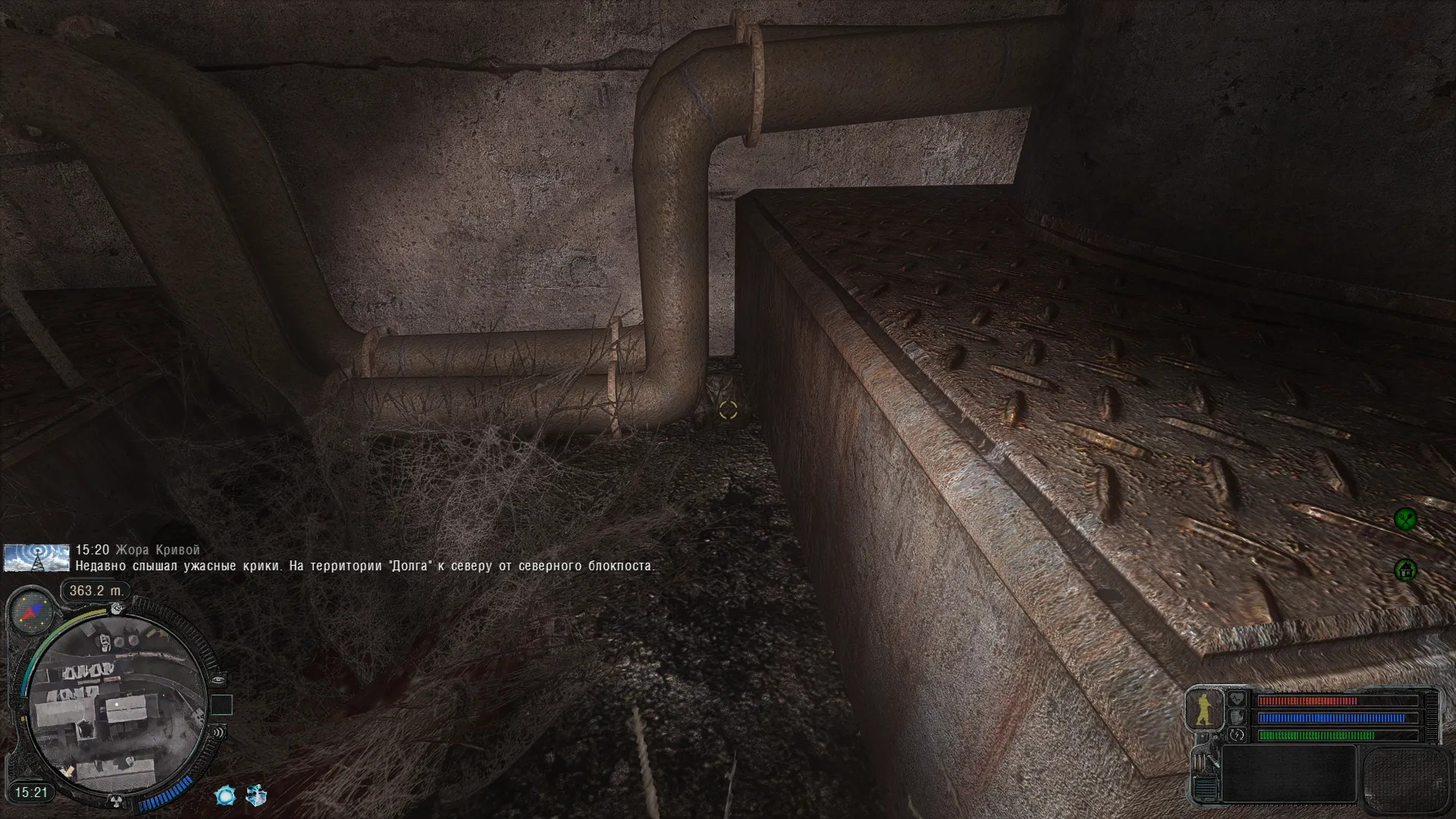The width and height of the screenshot is (1456, 819).
Task: Click the green house status icon
Action: point(1405,570)
